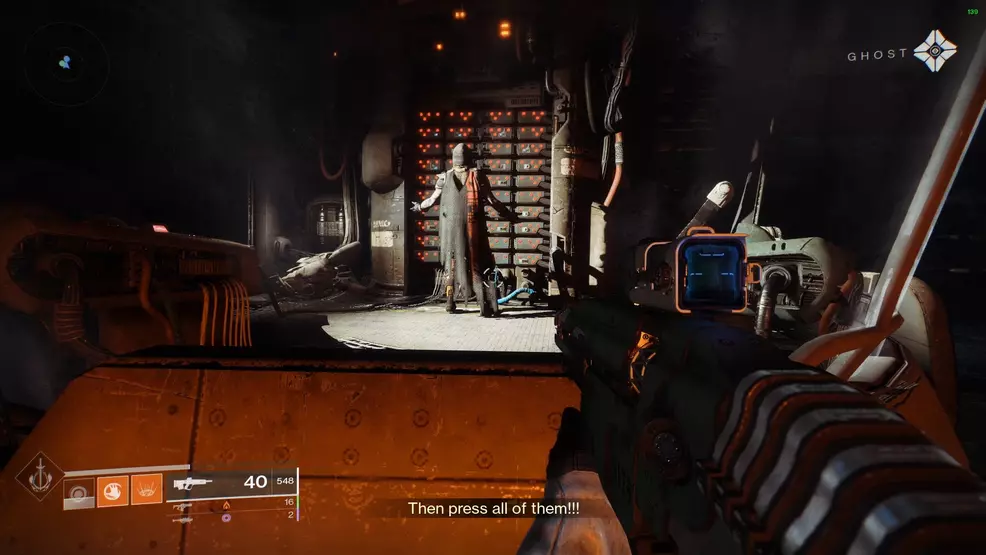Viewport: 986px width, 555px height.
Task: Use the grenade ability on cooldown
Action: pos(79,490)
